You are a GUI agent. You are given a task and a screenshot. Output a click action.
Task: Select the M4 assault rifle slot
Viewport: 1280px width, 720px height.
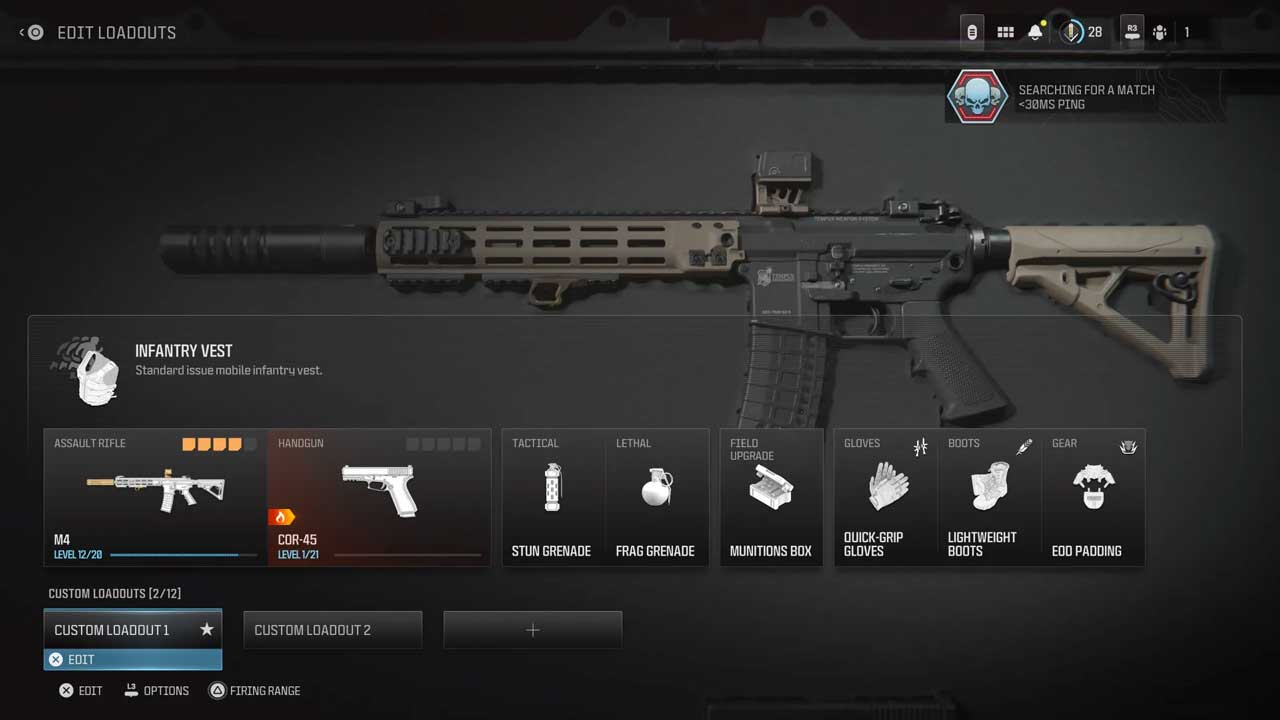155,497
